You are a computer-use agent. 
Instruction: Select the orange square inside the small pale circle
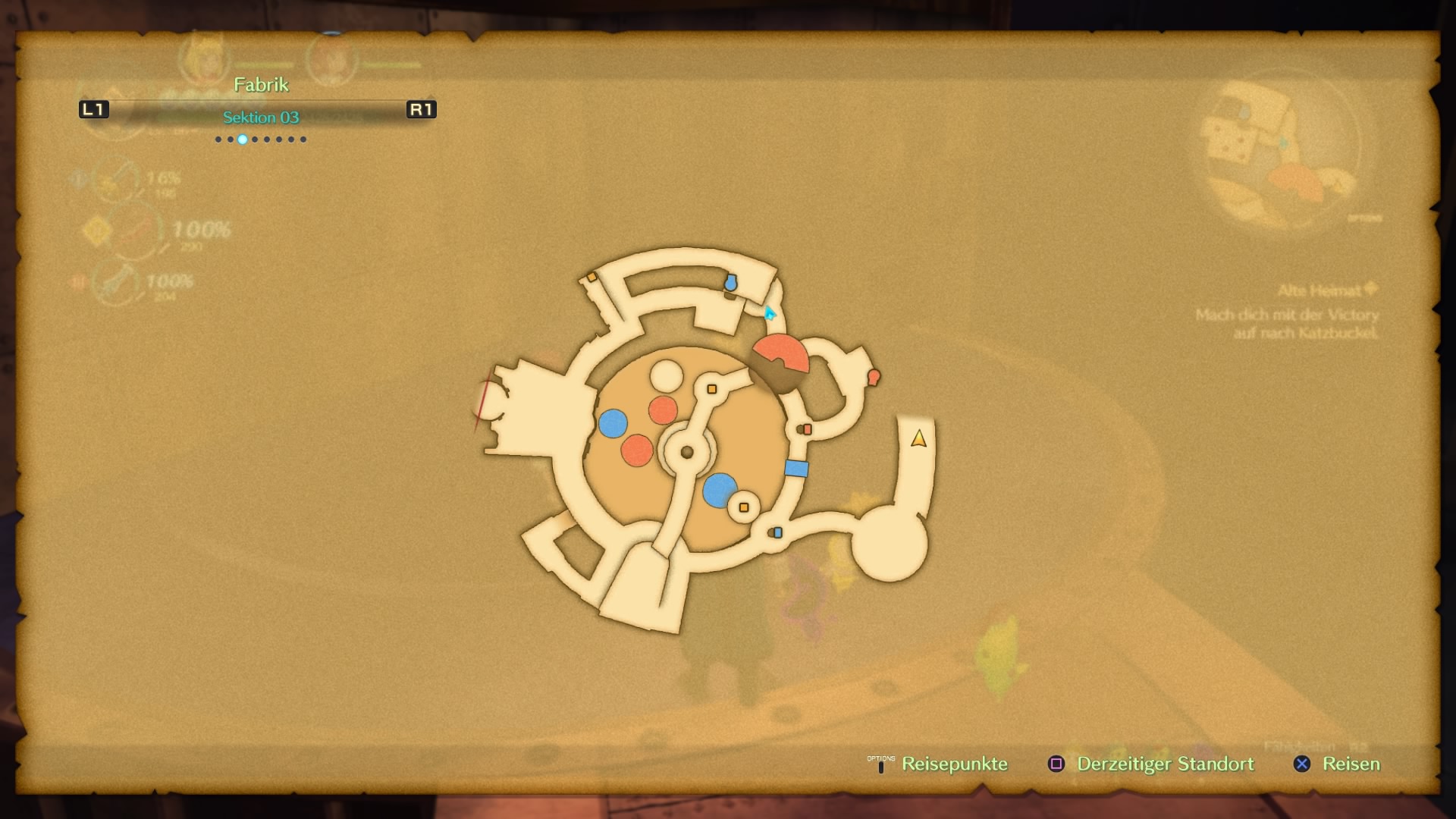743,507
